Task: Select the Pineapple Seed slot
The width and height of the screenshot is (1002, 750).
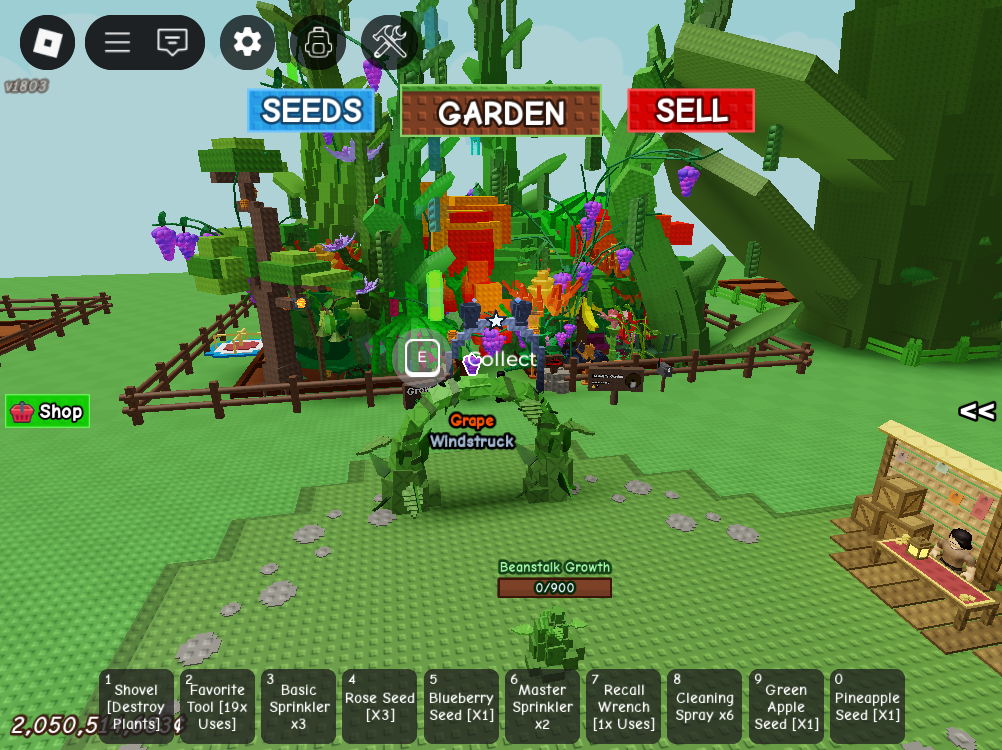Action: click(x=867, y=706)
